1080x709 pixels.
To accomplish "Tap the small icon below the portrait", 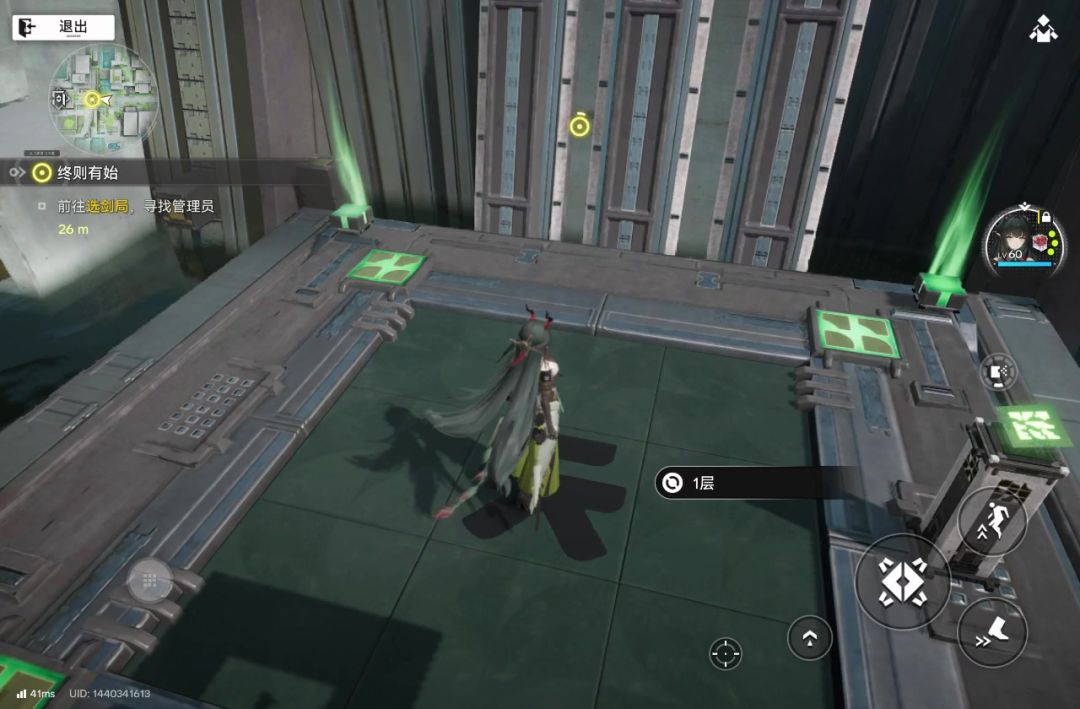I will pos(998,372).
